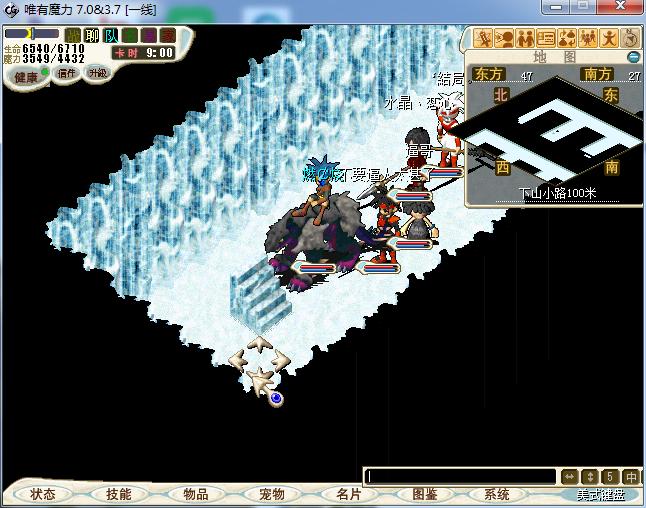Click the 健康 health status button

[x=26, y=77]
